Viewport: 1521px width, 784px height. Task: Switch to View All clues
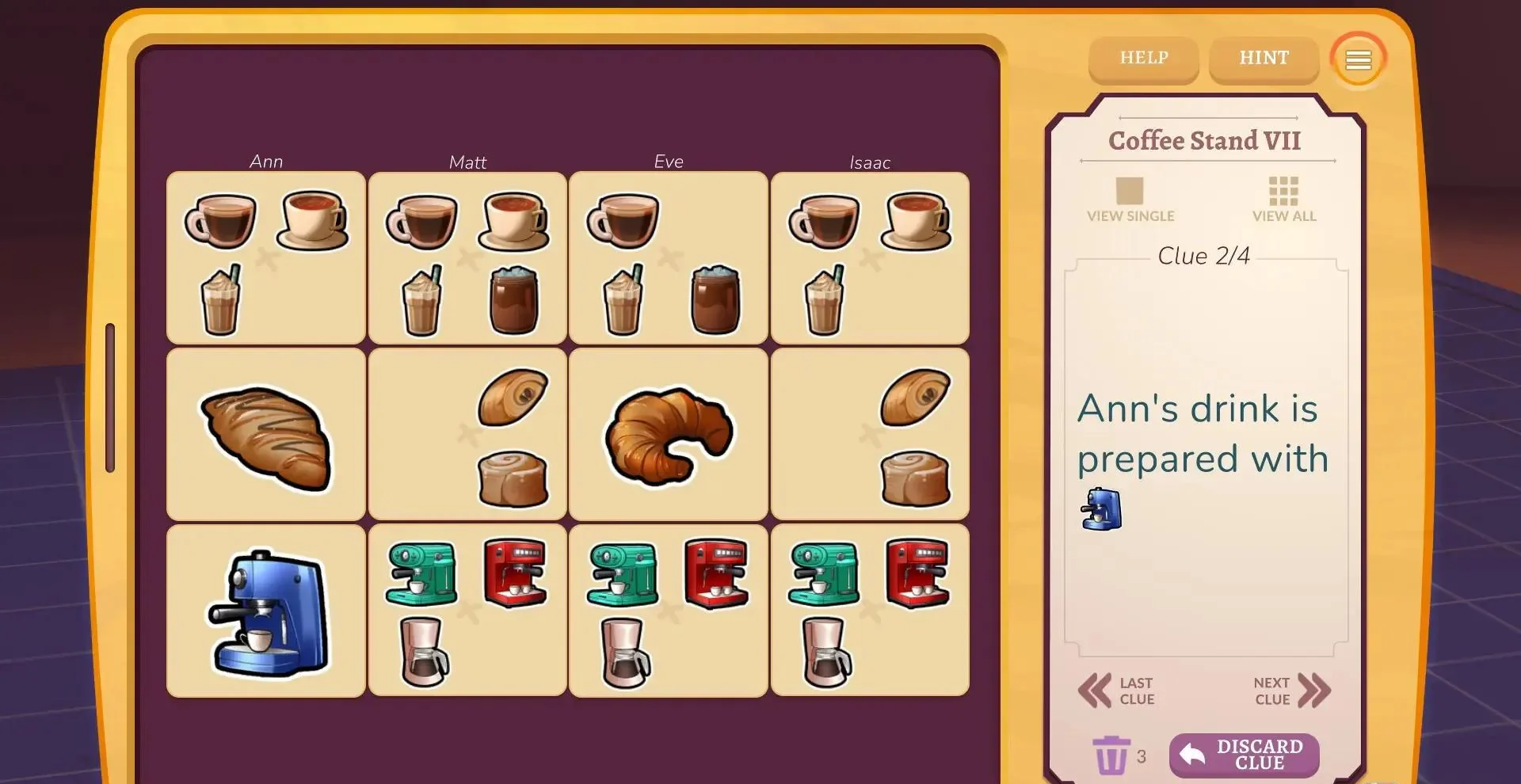(1283, 200)
